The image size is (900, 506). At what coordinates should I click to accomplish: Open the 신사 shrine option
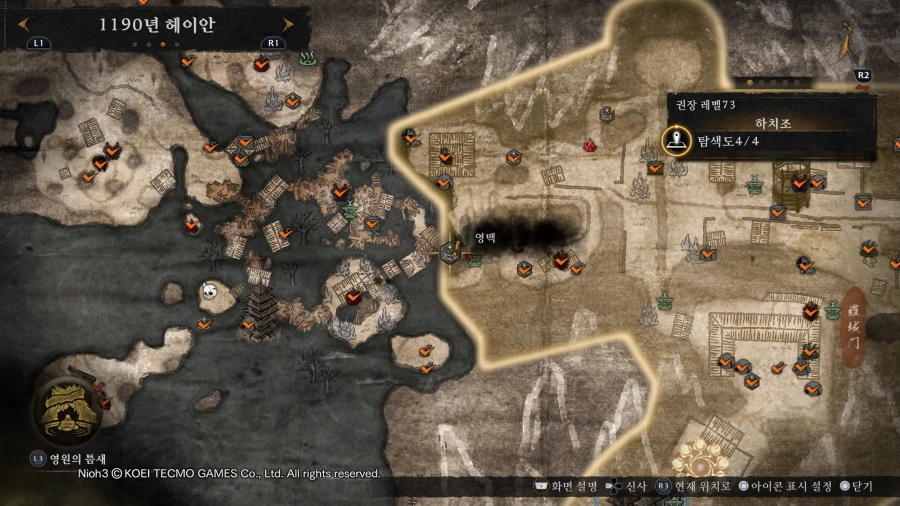tap(628, 486)
